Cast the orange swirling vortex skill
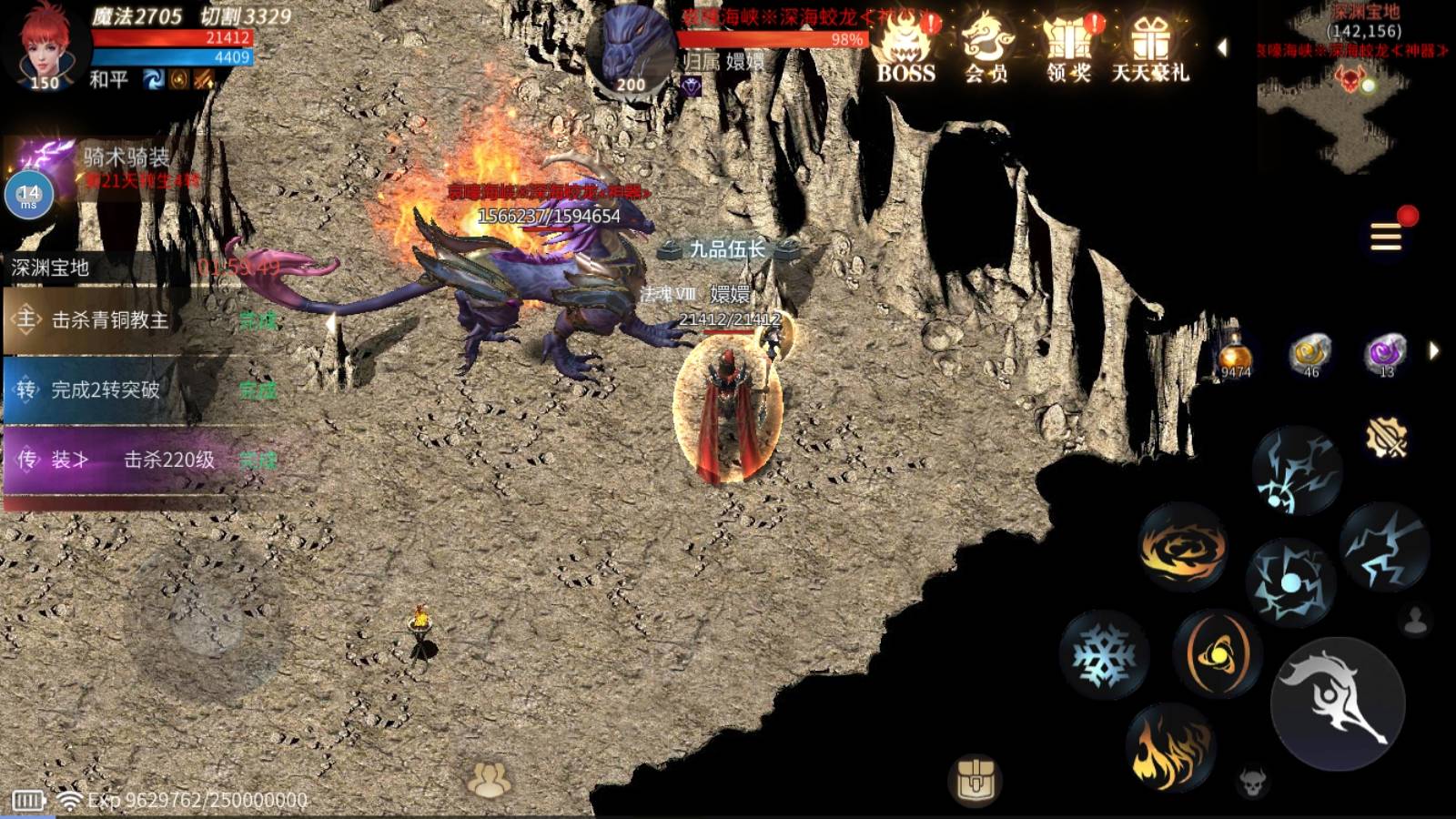This screenshot has width=1456, height=819. [1183, 548]
